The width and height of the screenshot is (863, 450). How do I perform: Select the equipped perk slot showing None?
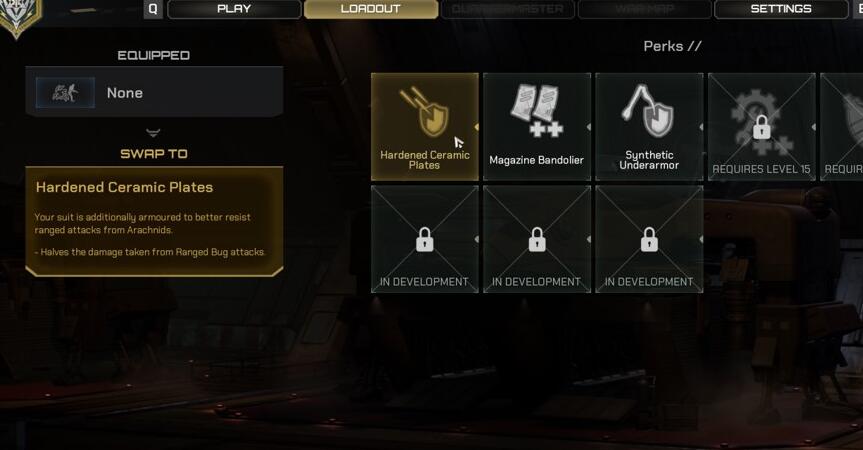click(x=155, y=93)
